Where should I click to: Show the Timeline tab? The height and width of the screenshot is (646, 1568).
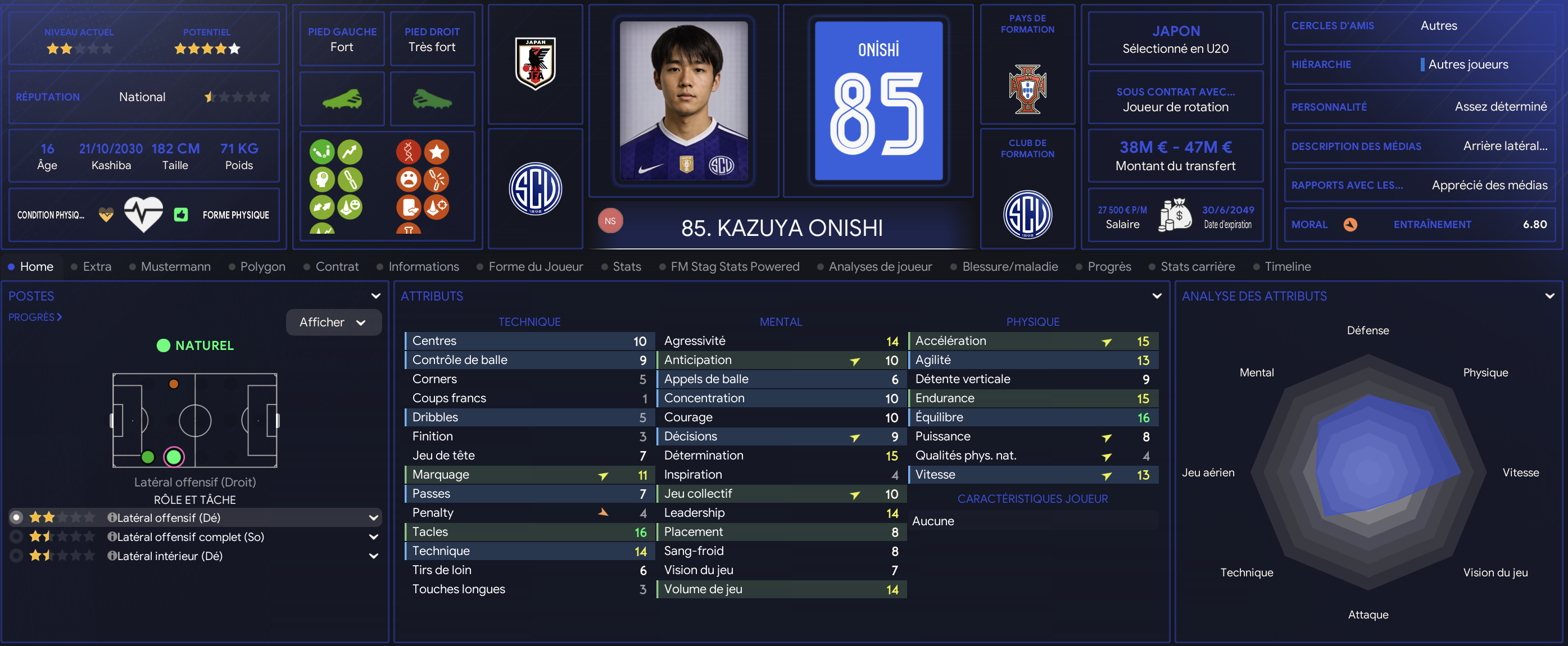click(x=1288, y=266)
